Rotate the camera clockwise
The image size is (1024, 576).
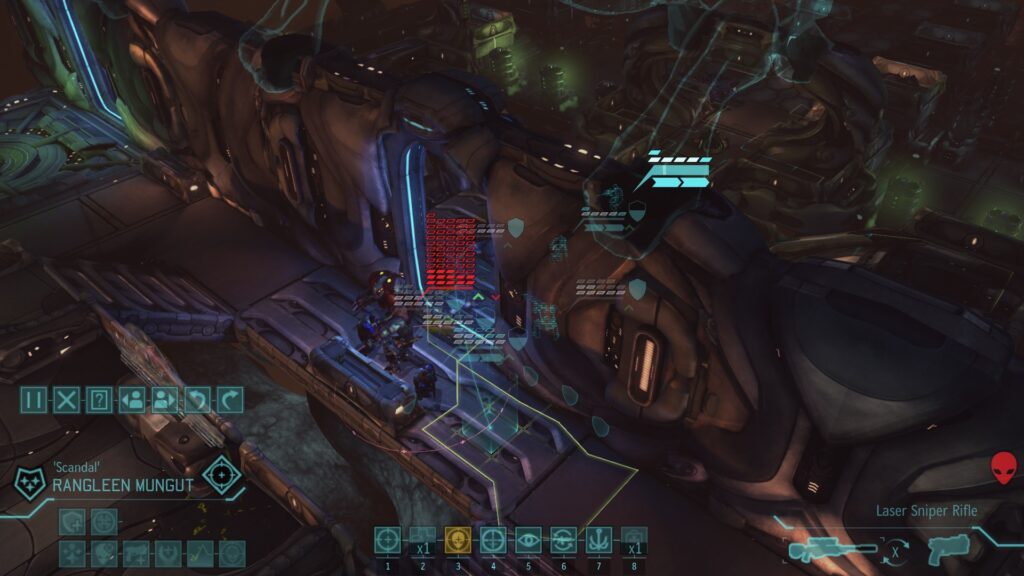229,401
